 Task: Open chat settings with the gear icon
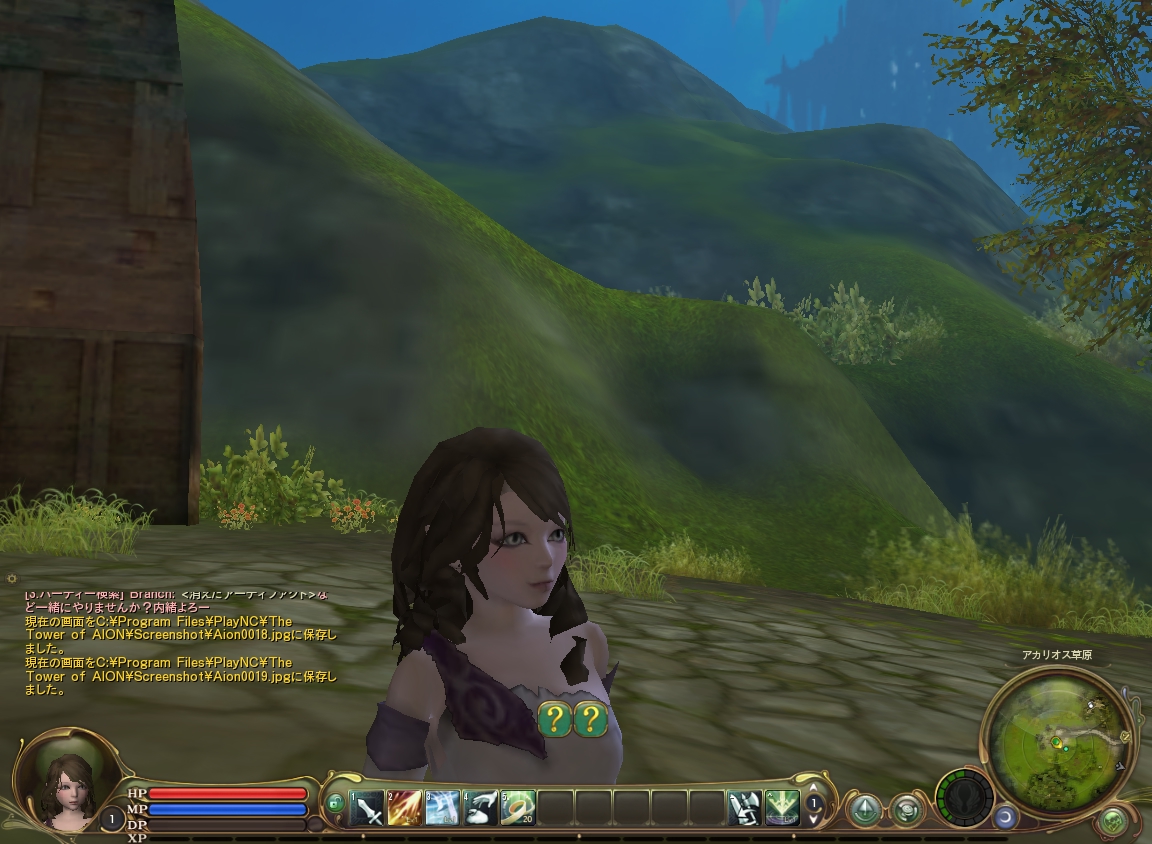[x=12, y=579]
